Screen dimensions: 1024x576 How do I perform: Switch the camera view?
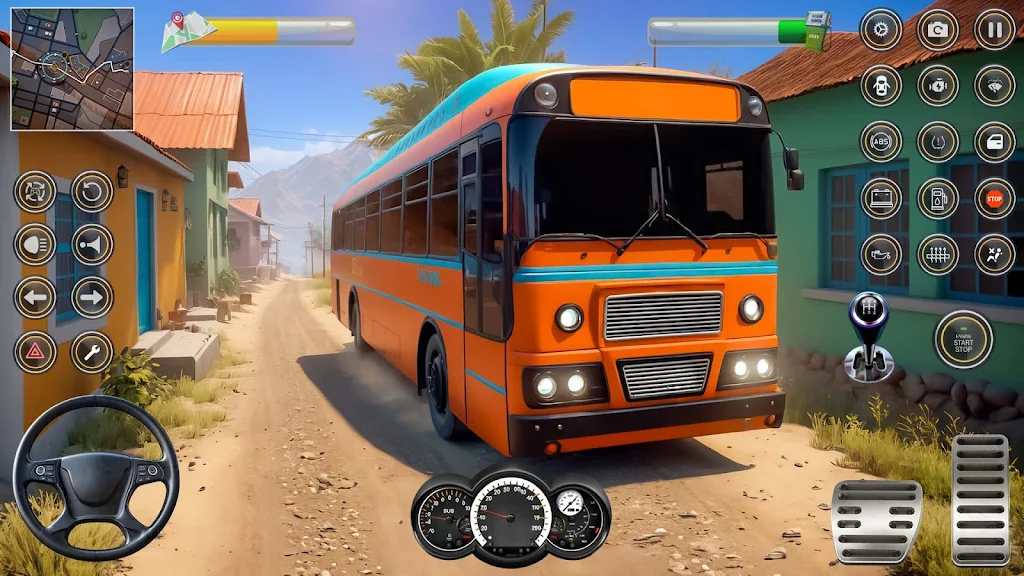tap(938, 29)
